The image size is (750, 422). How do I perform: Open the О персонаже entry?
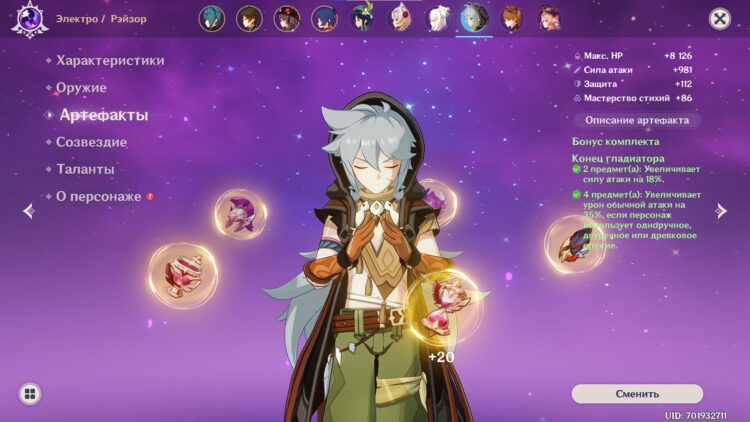click(98, 197)
